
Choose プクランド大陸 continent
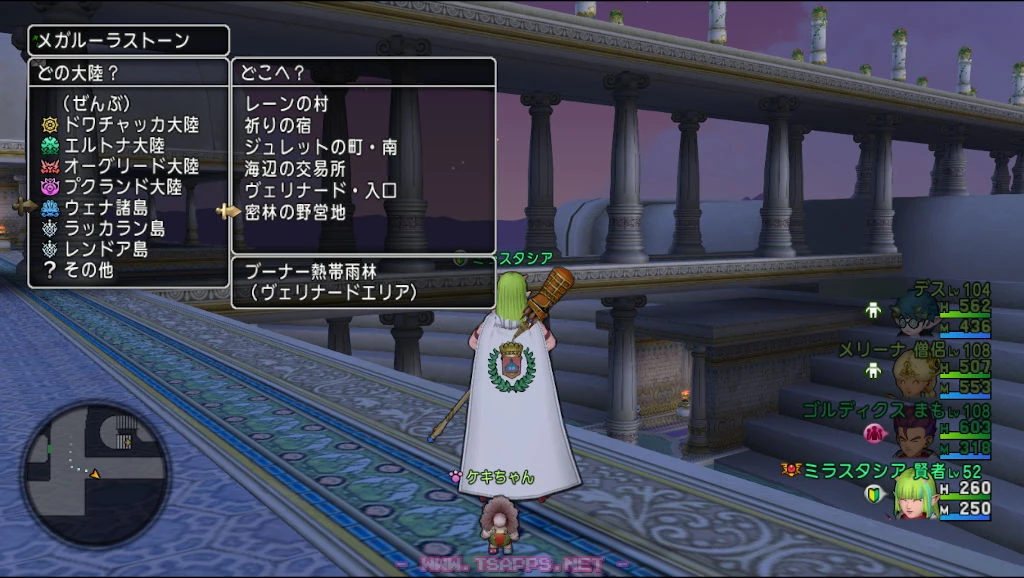pyautogui.click(x=123, y=187)
